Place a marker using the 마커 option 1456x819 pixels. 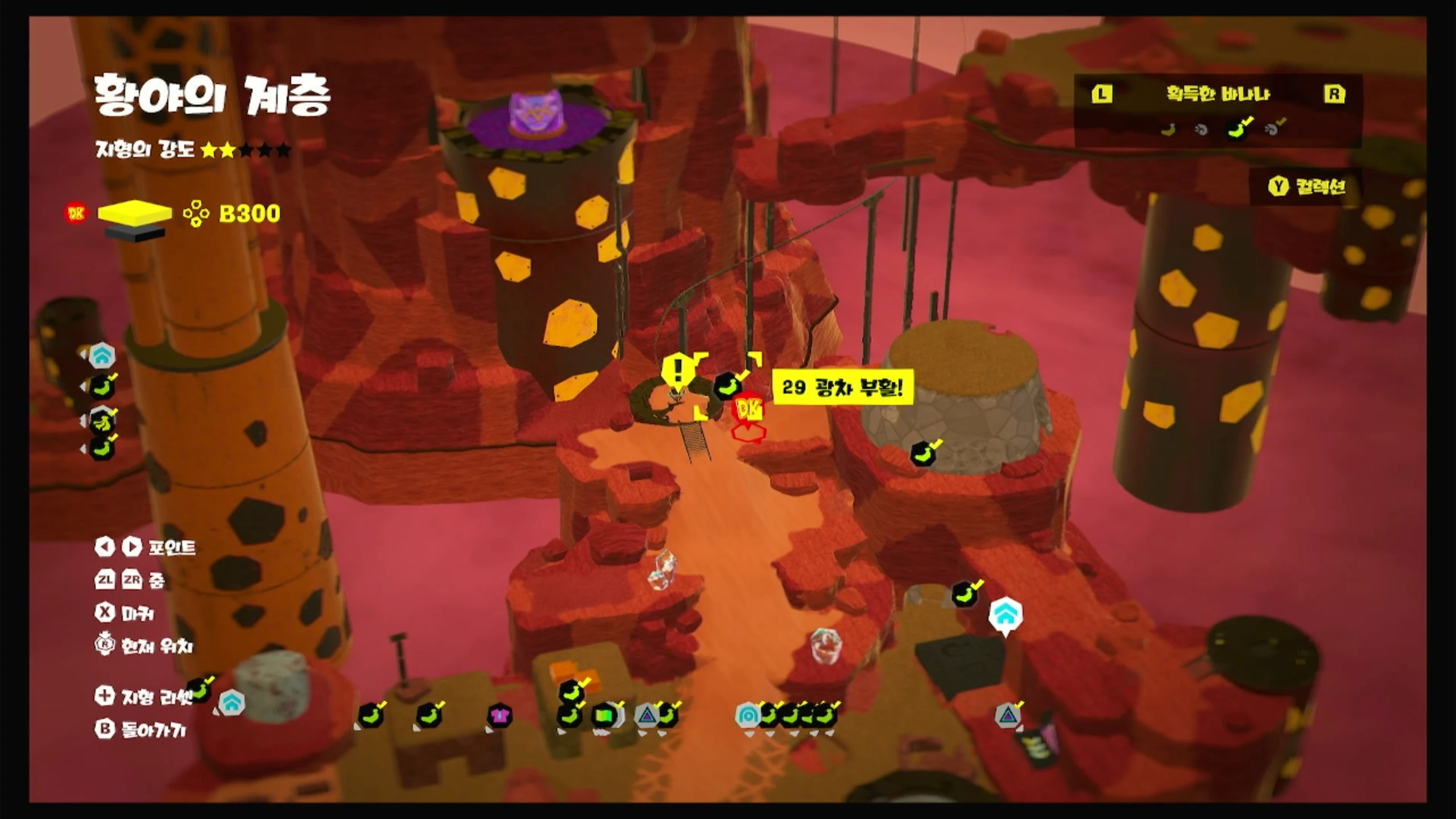pyautogui.click(x=124, y=613)
